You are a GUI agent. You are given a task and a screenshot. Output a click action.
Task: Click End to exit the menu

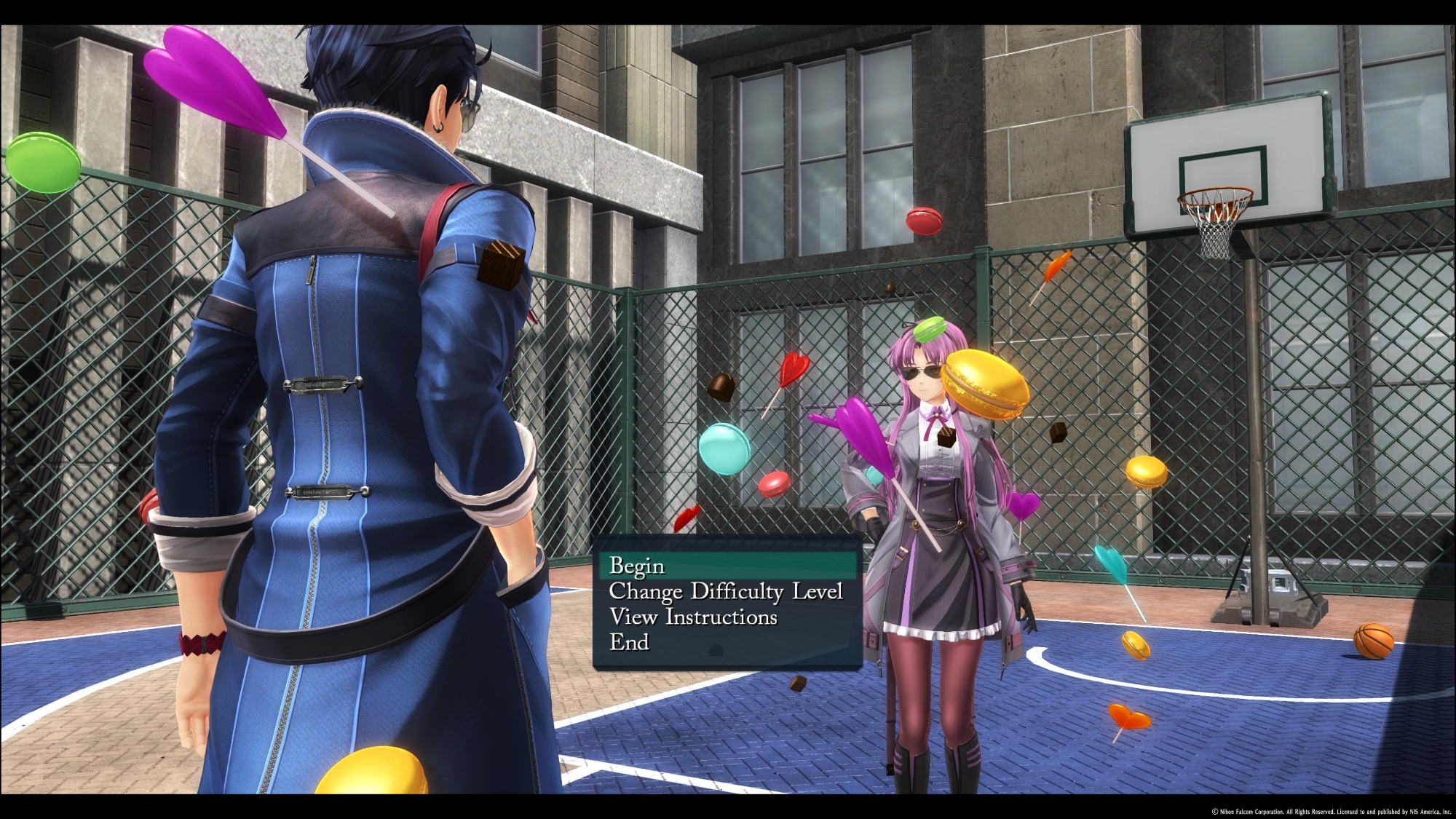point(629,643)
